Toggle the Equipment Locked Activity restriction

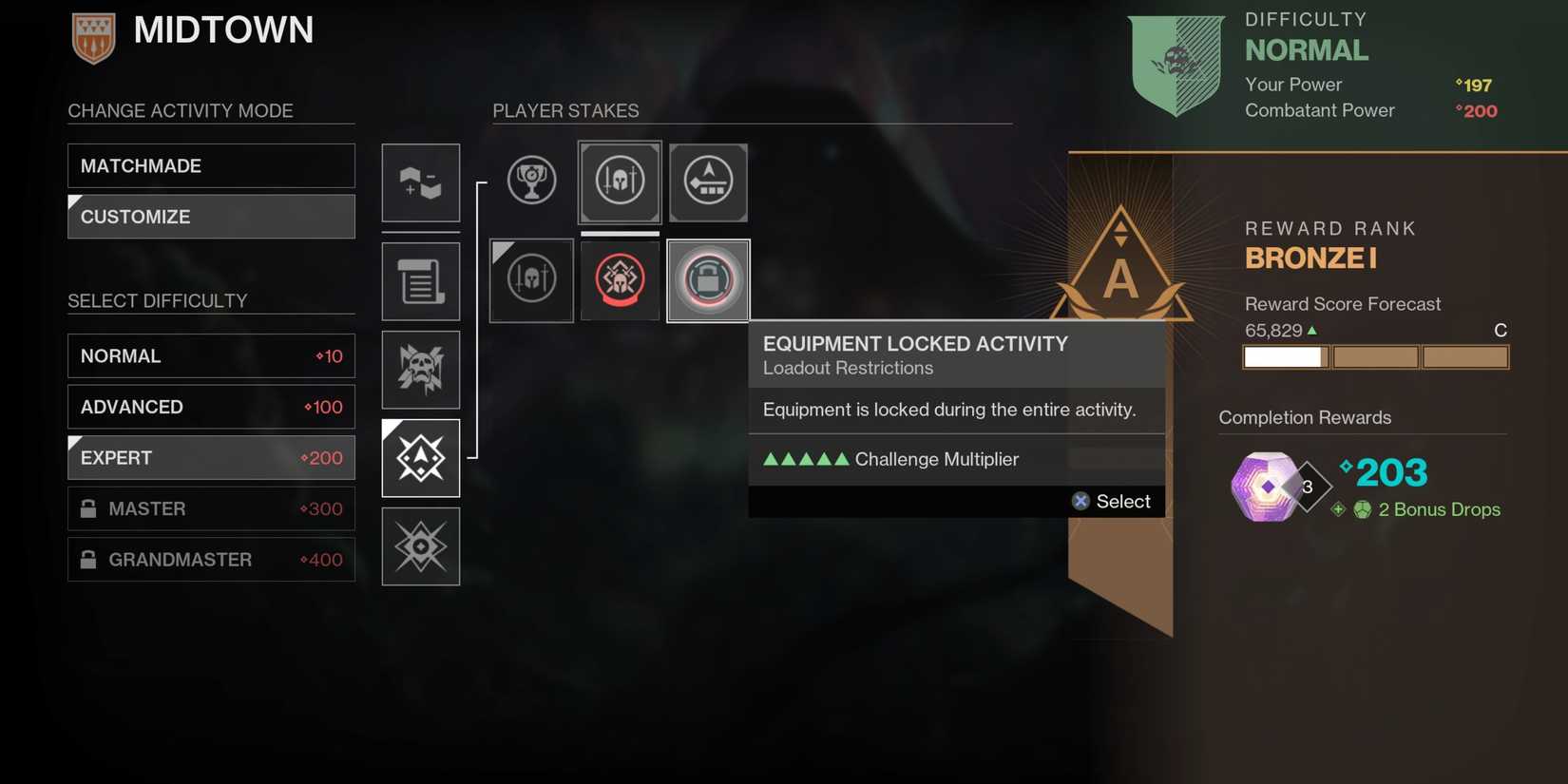pyautogui.click(x=707, y=279)
